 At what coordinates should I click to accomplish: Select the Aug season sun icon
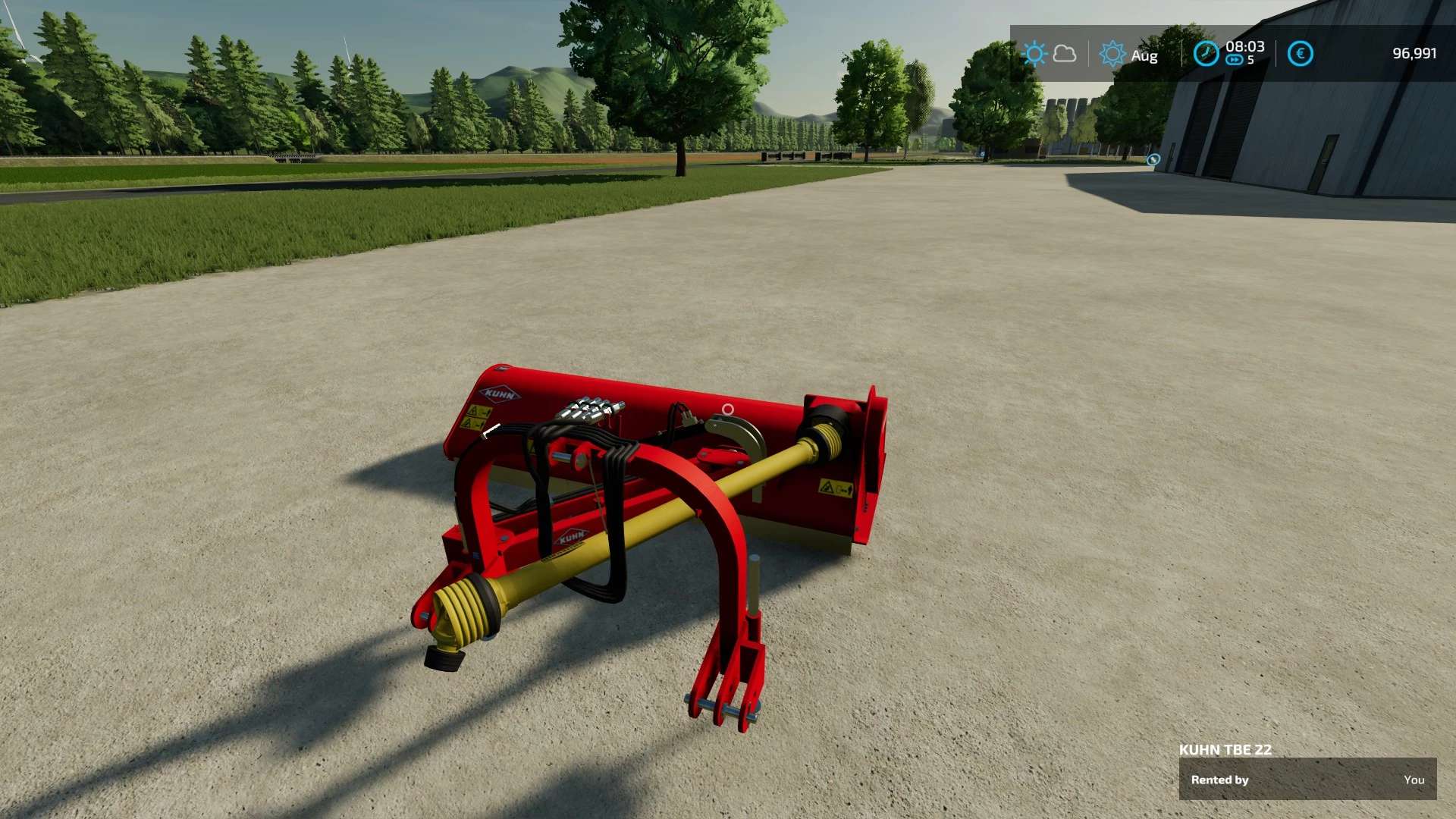(1112, 54)
